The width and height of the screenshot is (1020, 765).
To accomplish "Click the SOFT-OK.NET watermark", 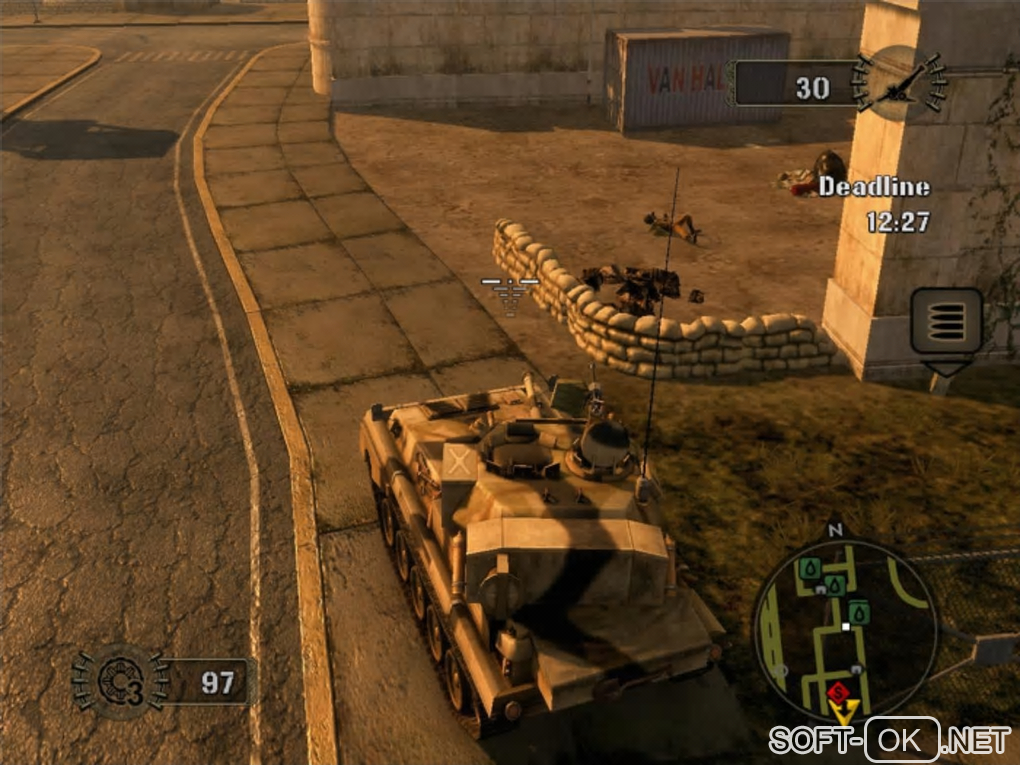I will tap(890, 740).
